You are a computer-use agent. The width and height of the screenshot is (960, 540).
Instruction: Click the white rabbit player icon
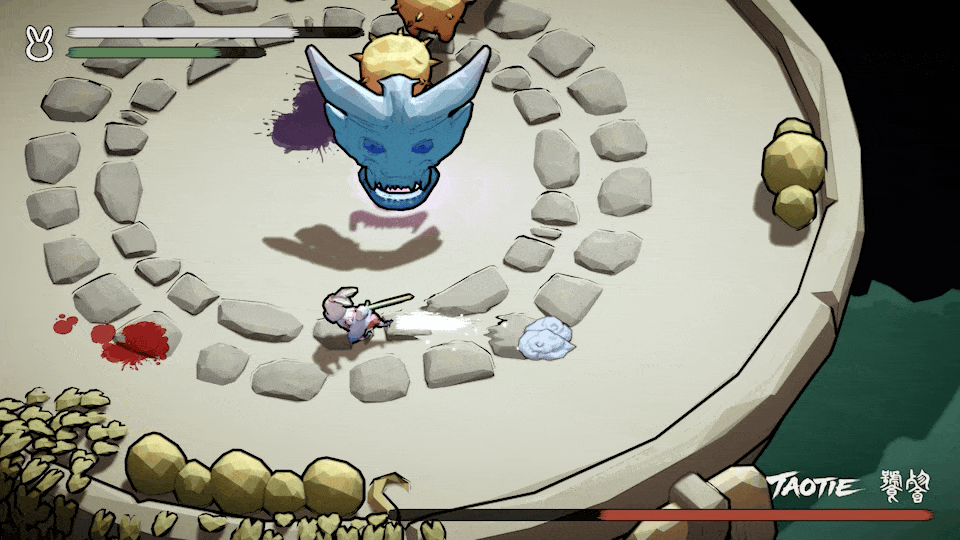pos(38,43)
